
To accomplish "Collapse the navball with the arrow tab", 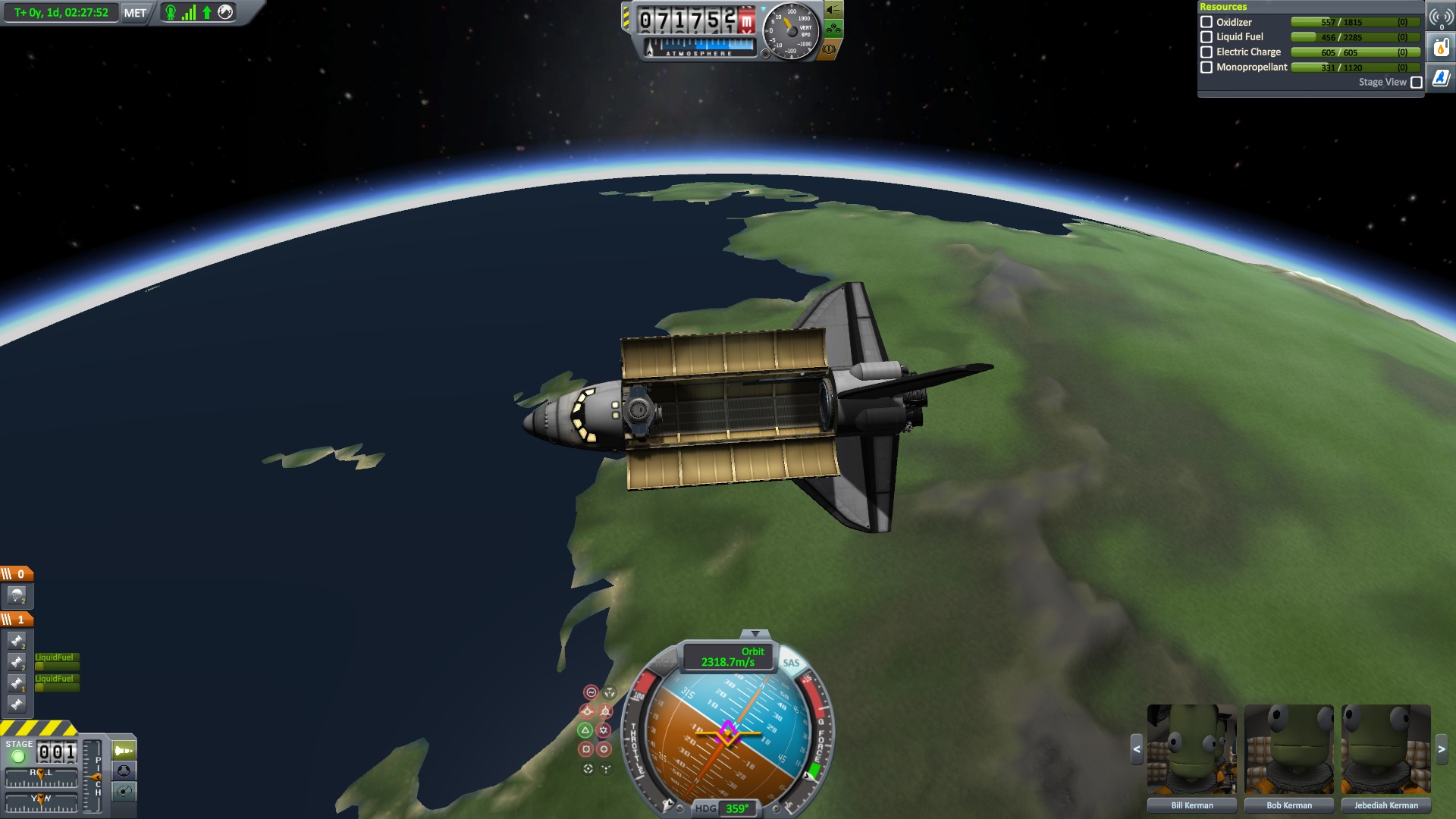I will point(755,634).
